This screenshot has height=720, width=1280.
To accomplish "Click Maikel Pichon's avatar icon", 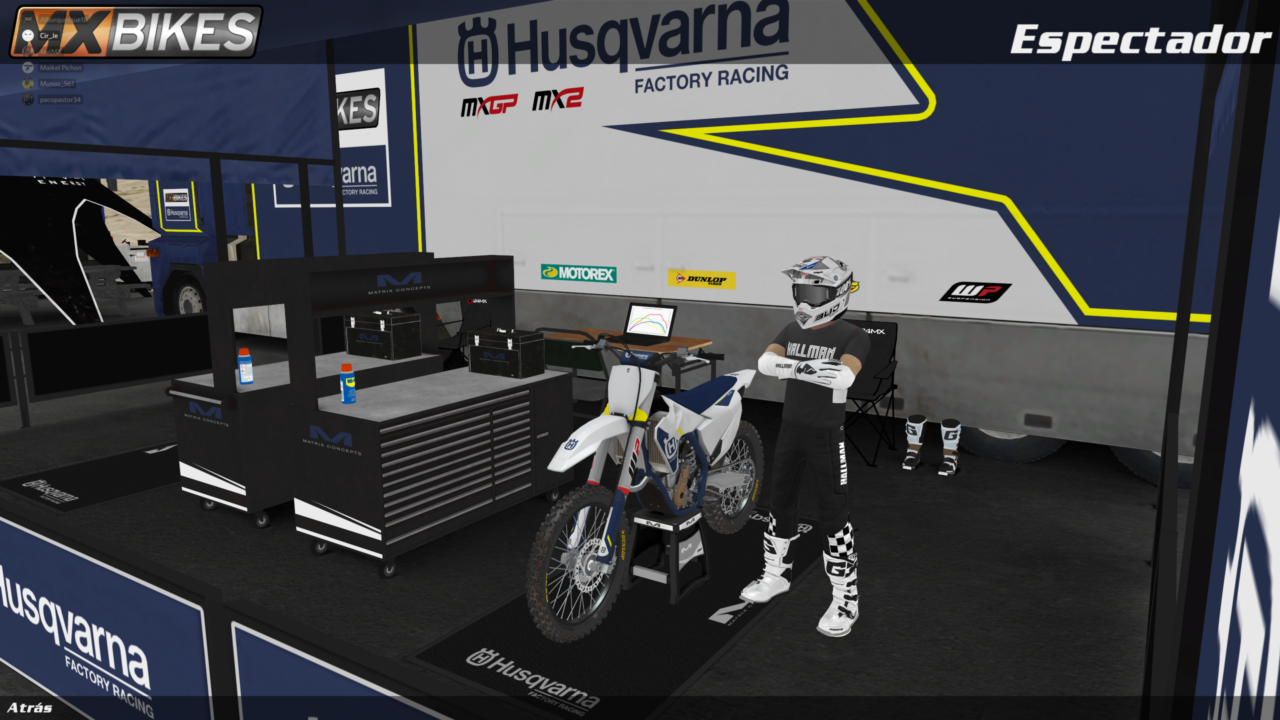I will pyautogui.click(x=28, y=68).
